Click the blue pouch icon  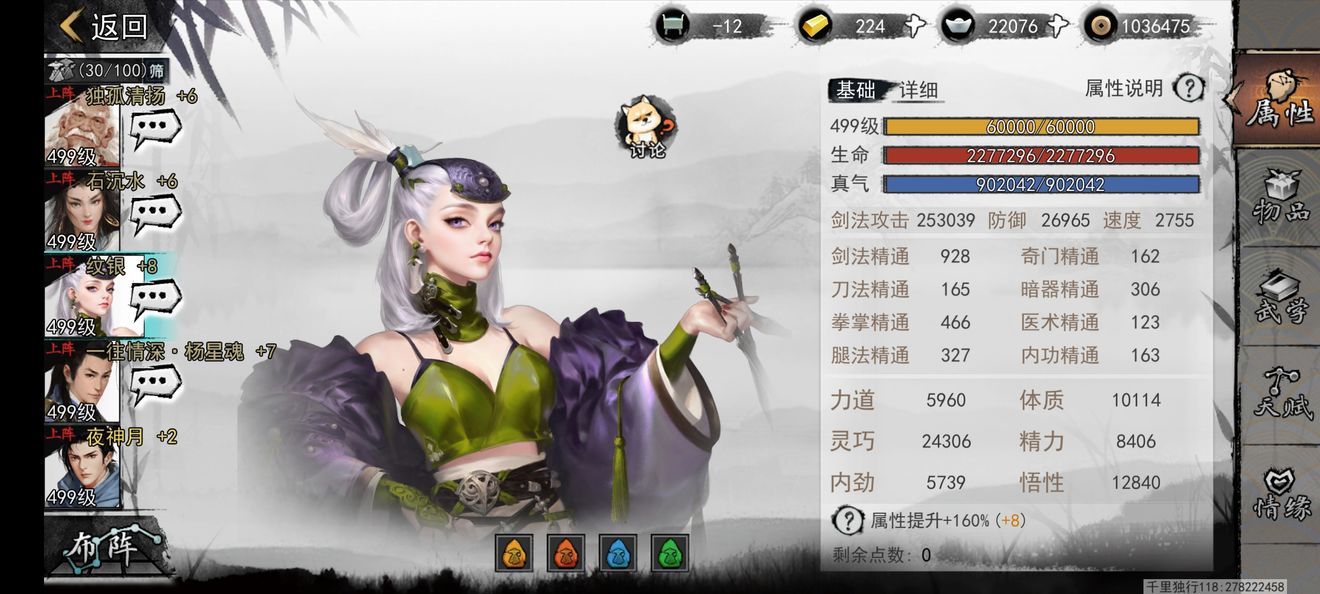pyautogui.click(x=617, y=552)
